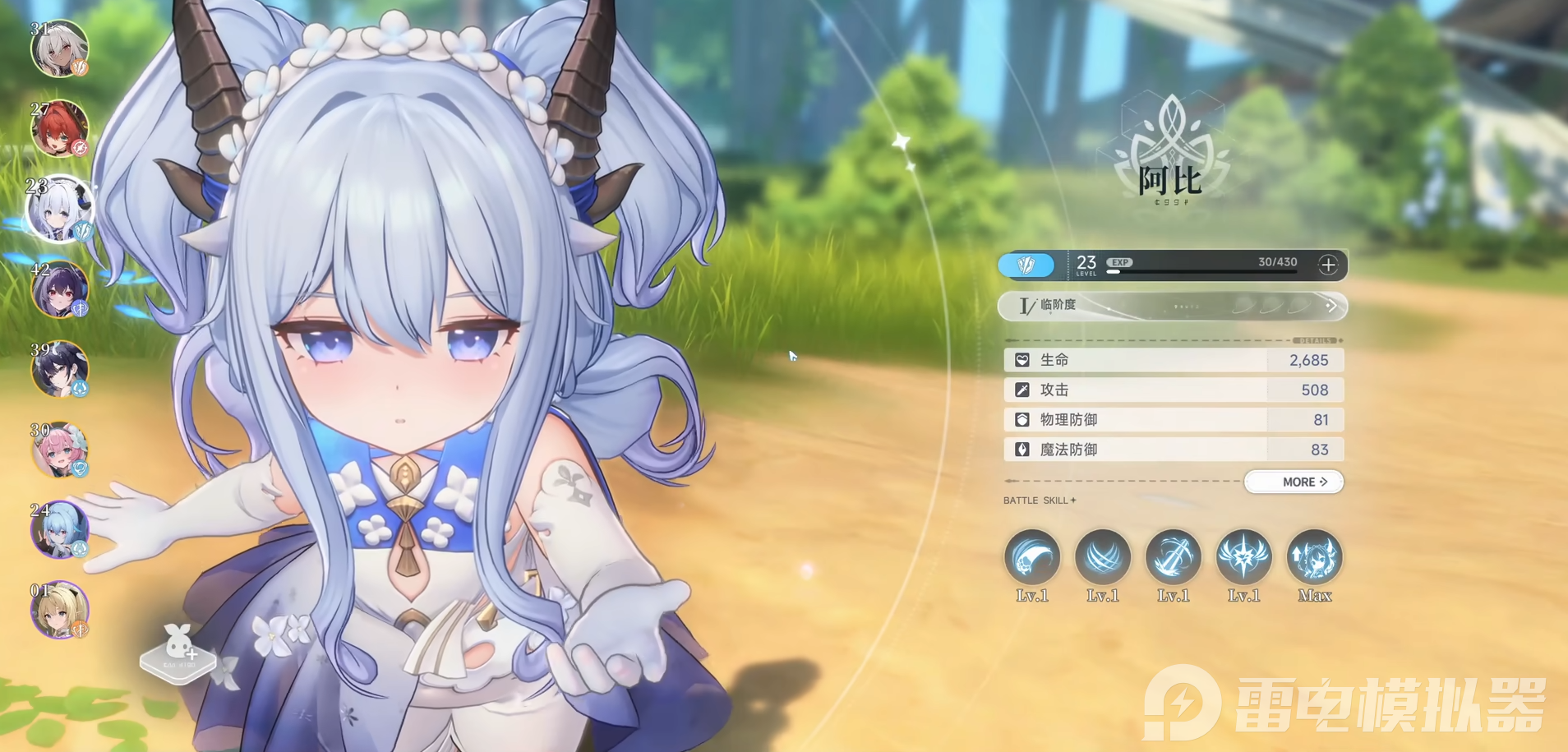Open the Max-level character portrait skill
The image size is (1568, 752).
click(1314, 557)
